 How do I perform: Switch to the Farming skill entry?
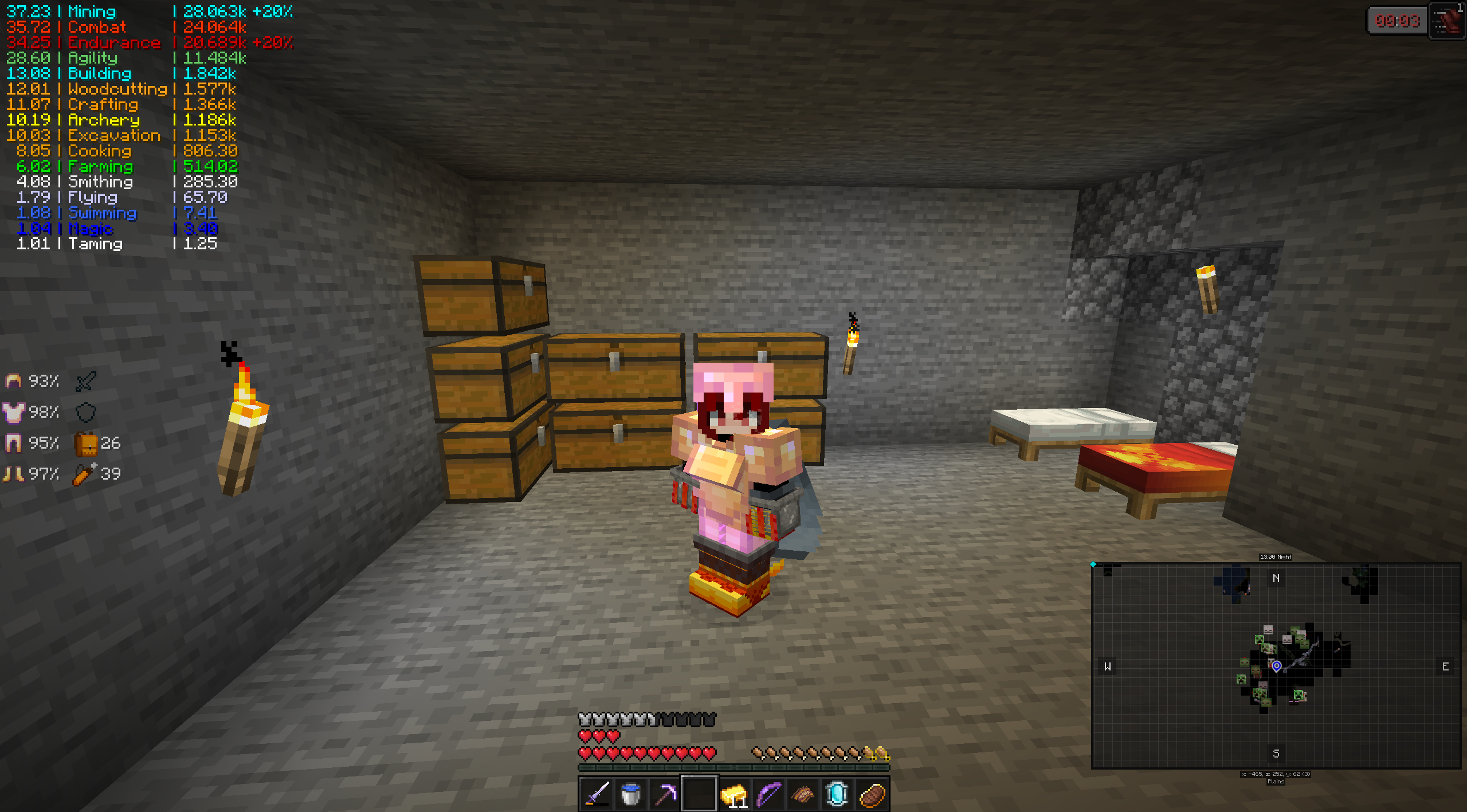100,166
